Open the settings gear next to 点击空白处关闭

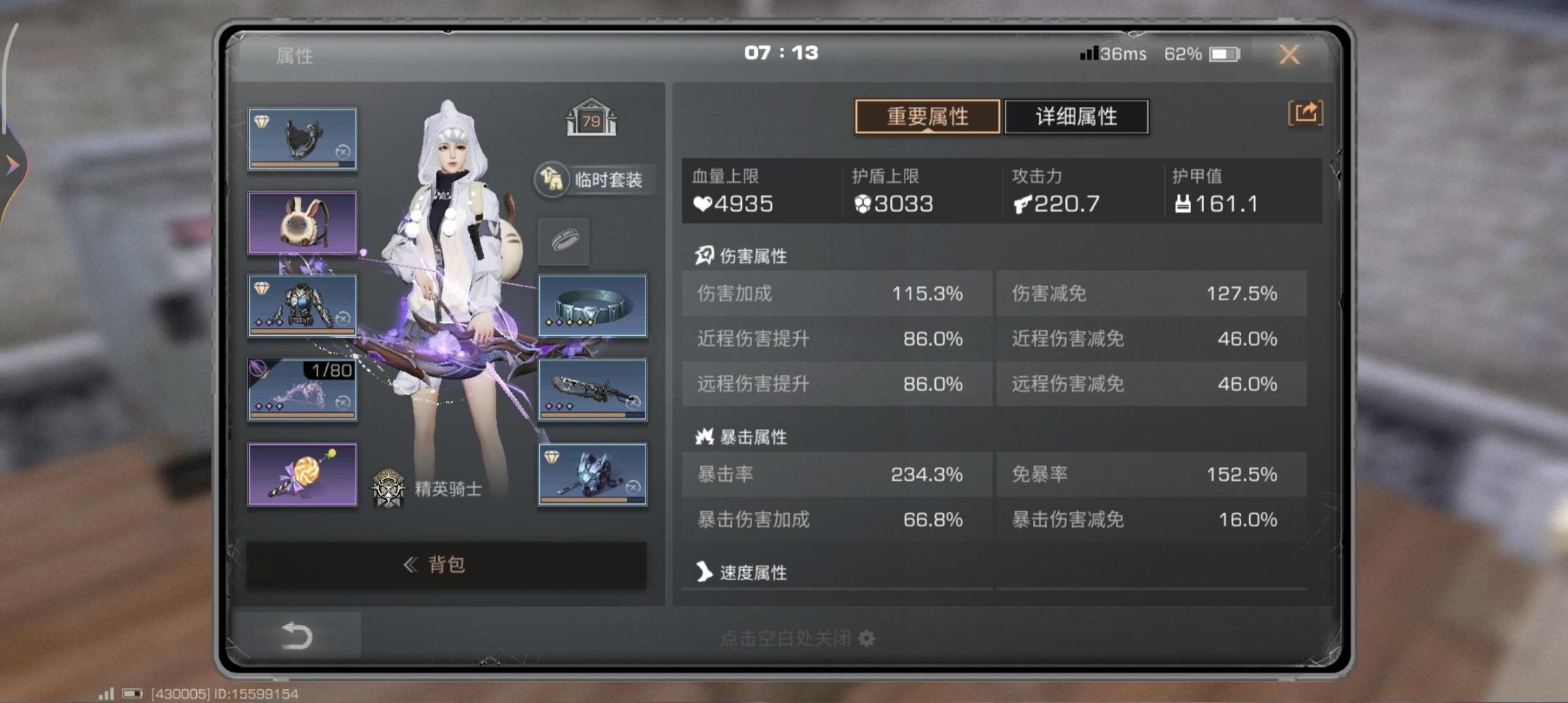pyautogui.click(x=865, y=638)
